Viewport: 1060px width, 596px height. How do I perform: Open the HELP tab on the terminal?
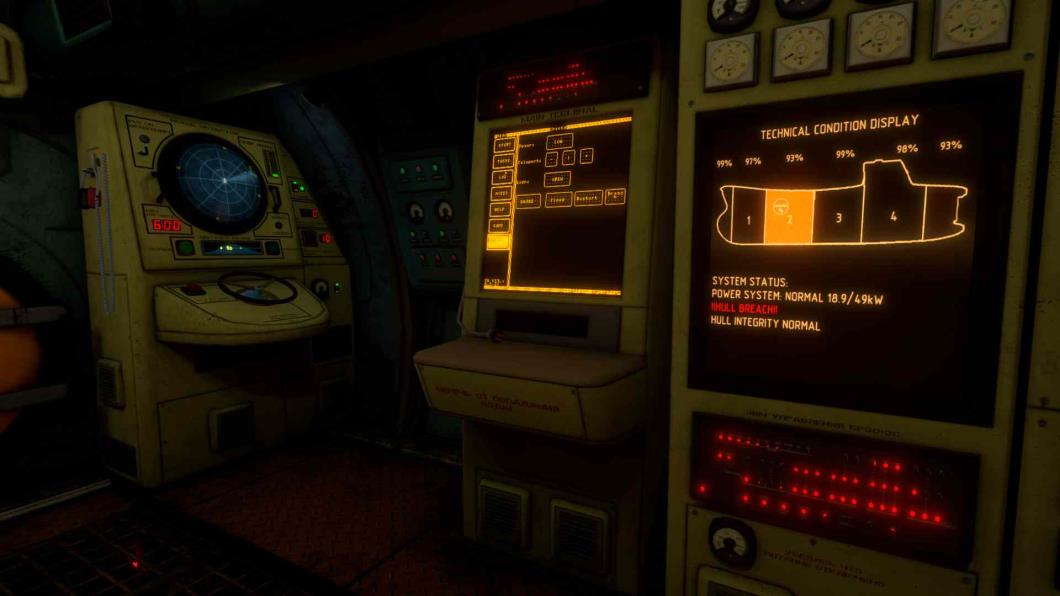pyautogui.click(x=499, y=209)
